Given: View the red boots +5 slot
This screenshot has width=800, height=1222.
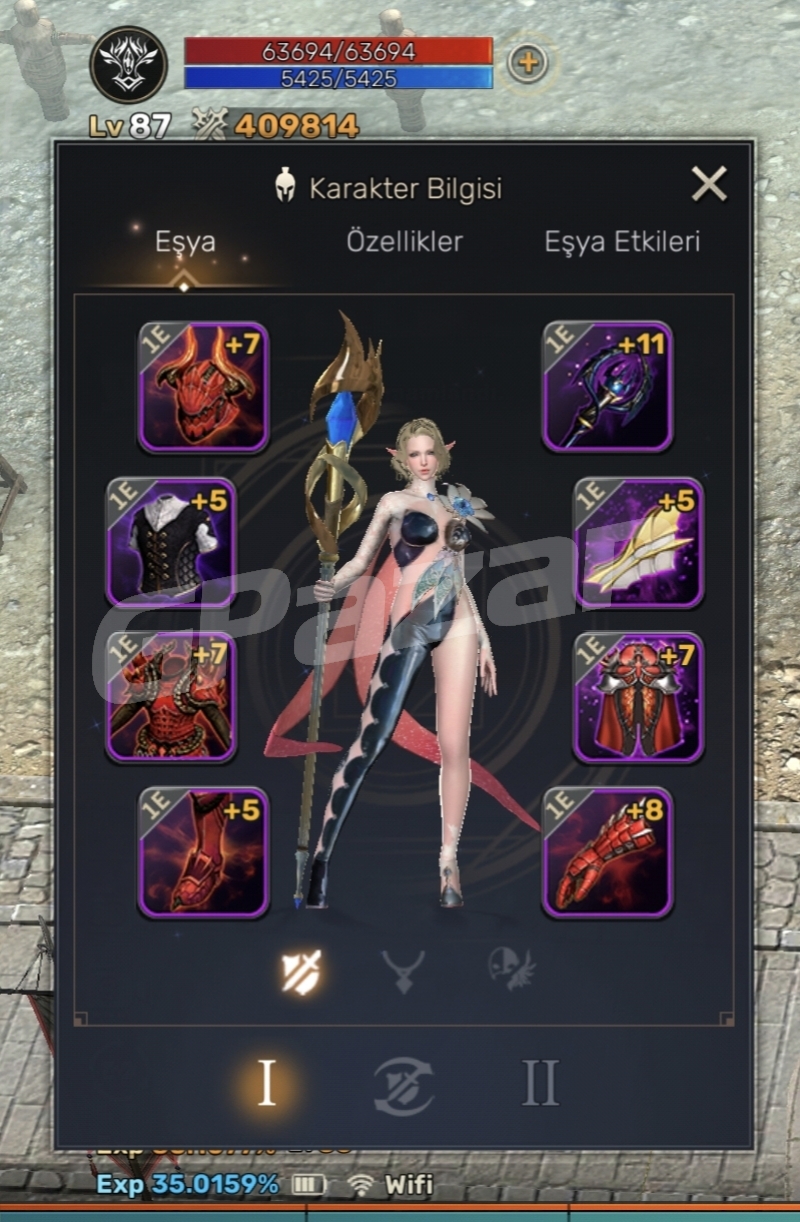Looking at the screenshot, I should click(203, 853).
